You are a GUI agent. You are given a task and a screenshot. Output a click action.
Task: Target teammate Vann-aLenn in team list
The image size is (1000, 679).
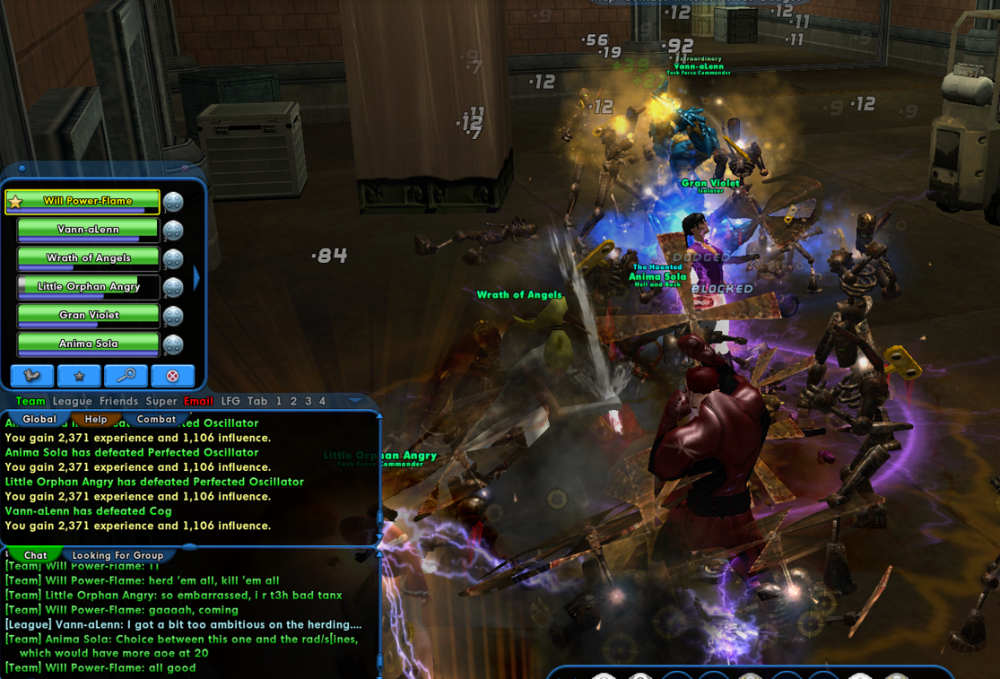pos(88,230)
